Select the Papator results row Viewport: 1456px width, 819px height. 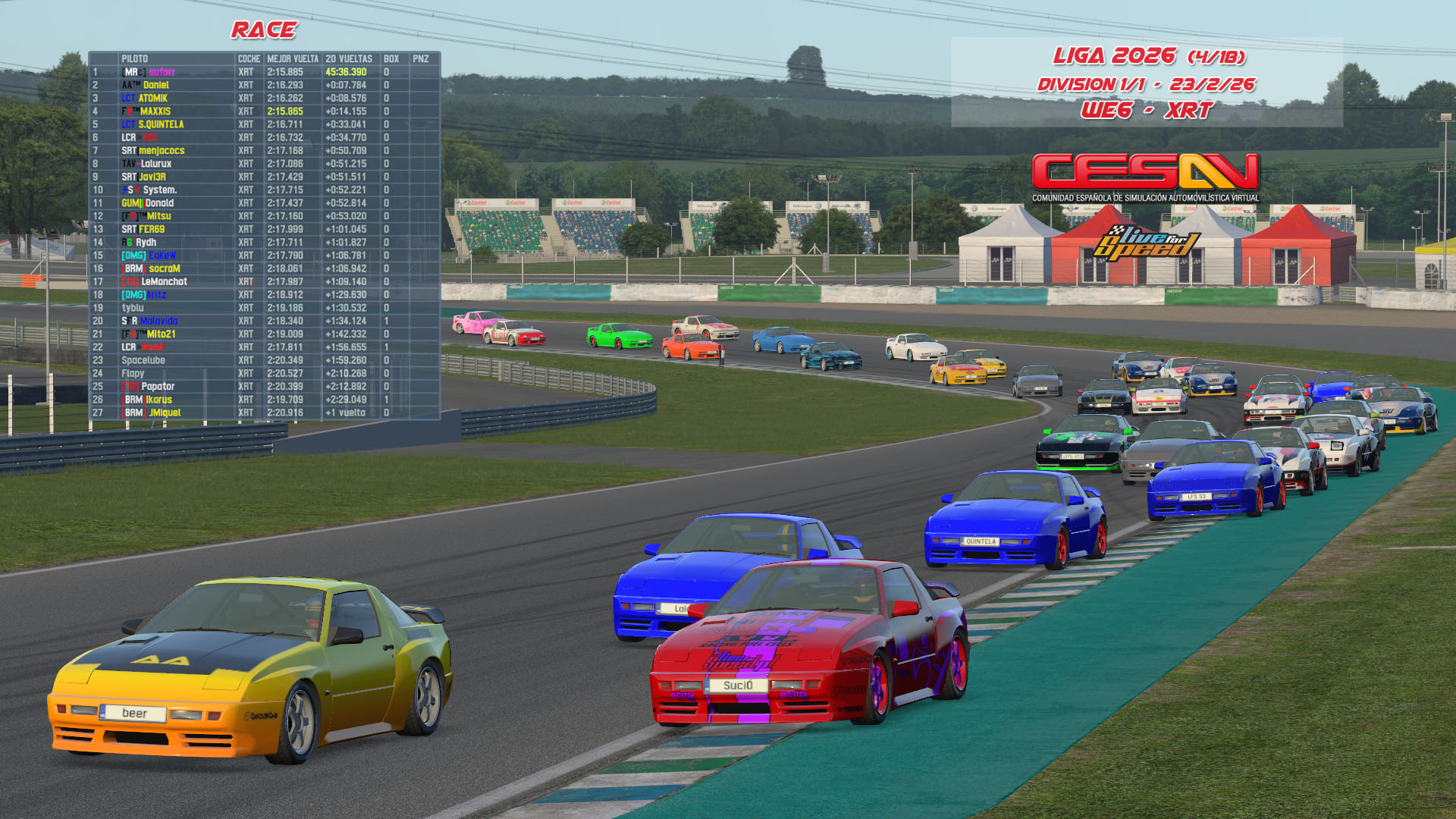pos(158,387)
